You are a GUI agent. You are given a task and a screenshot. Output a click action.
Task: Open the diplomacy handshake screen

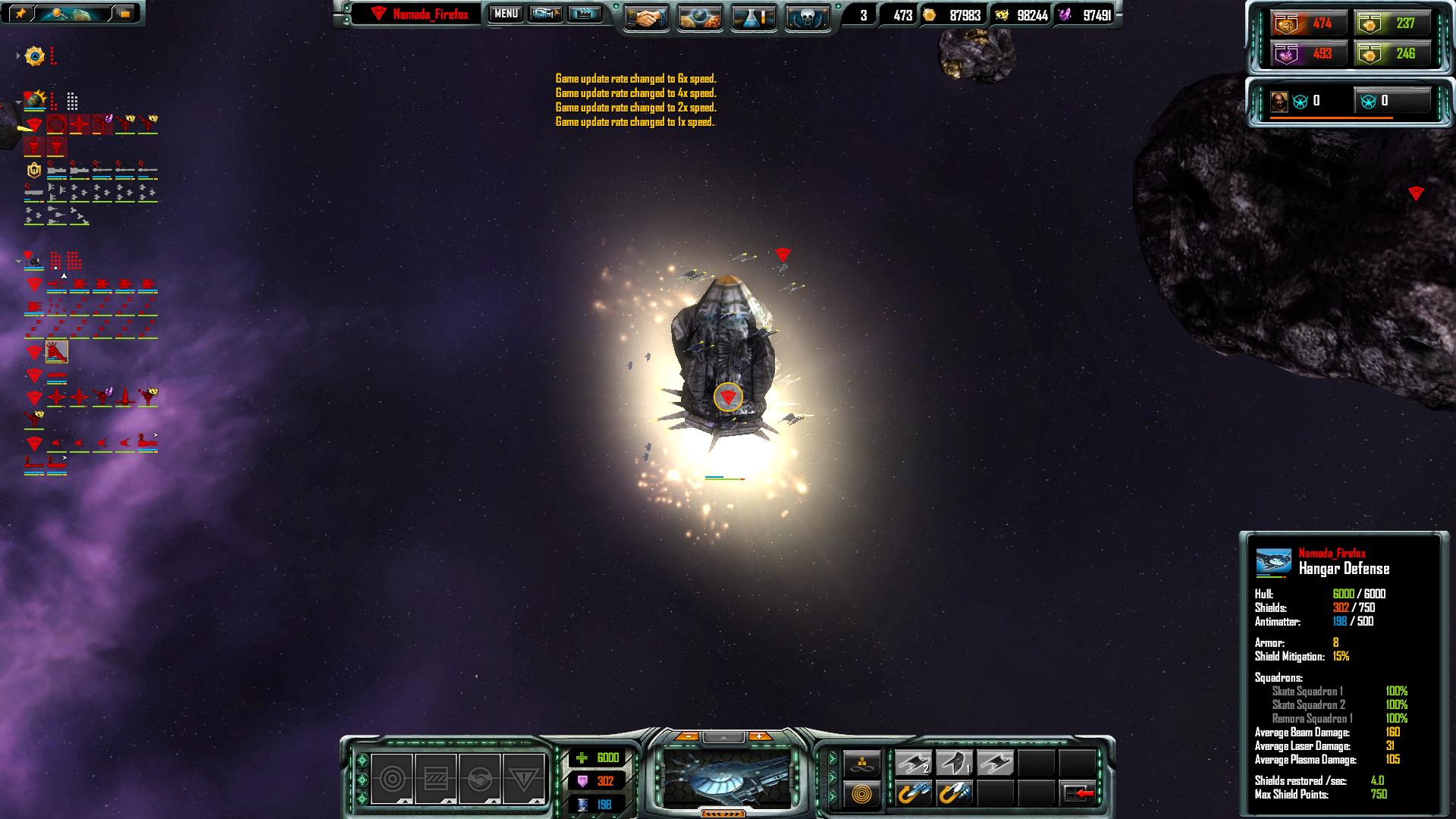click(x=646, y=17)
